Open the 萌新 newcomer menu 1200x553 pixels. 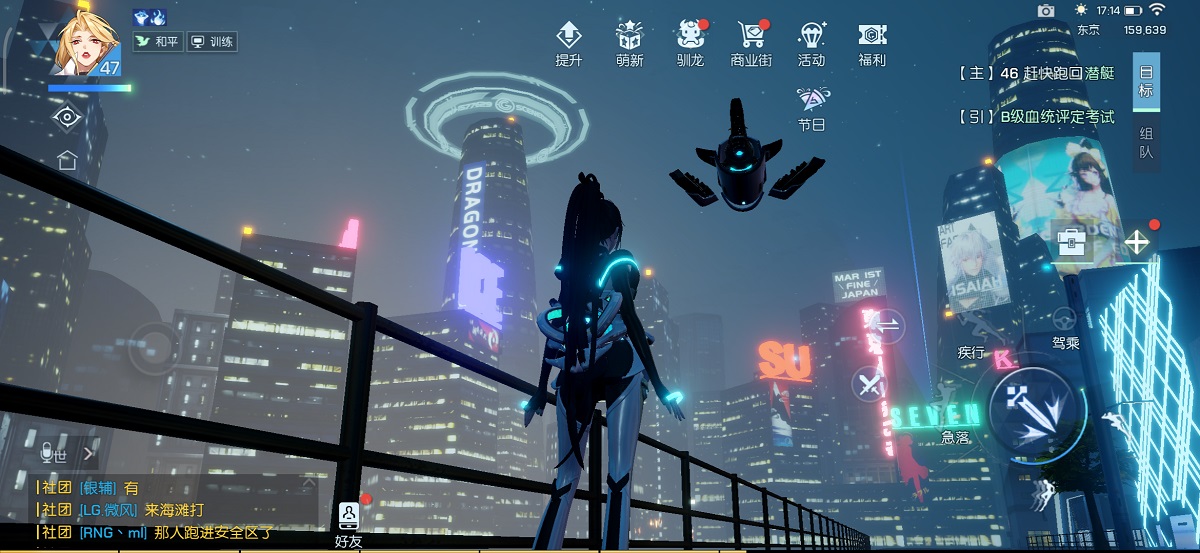(630, 43)
